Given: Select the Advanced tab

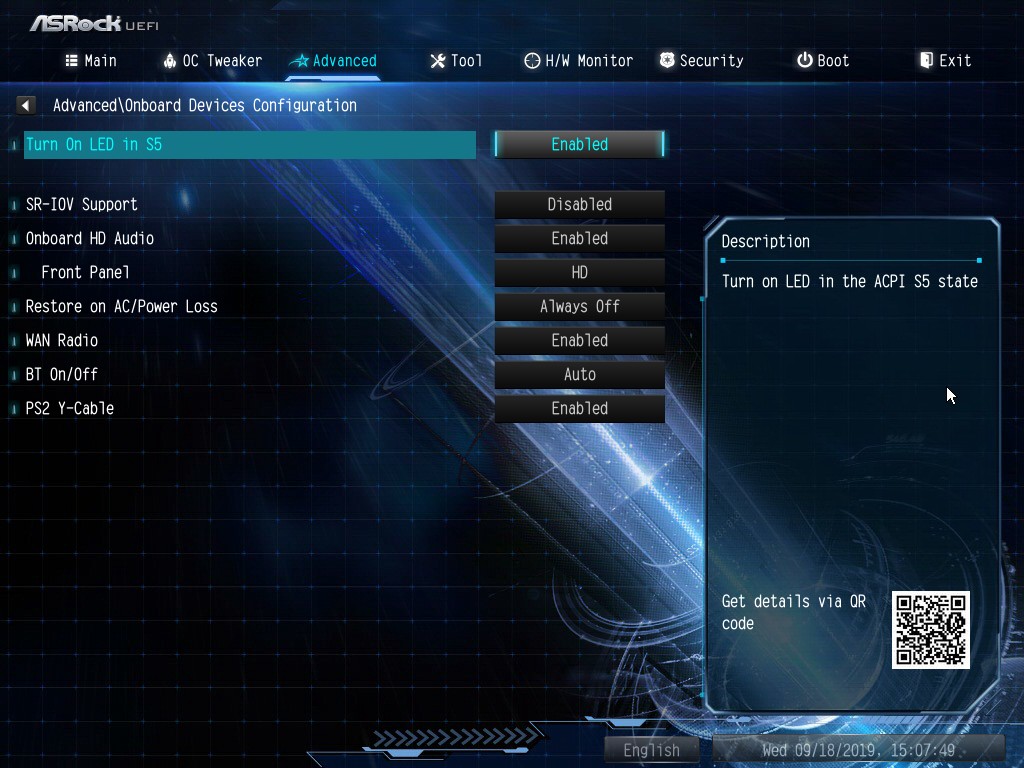Looking at the screenshot, I should pos(333,61).
